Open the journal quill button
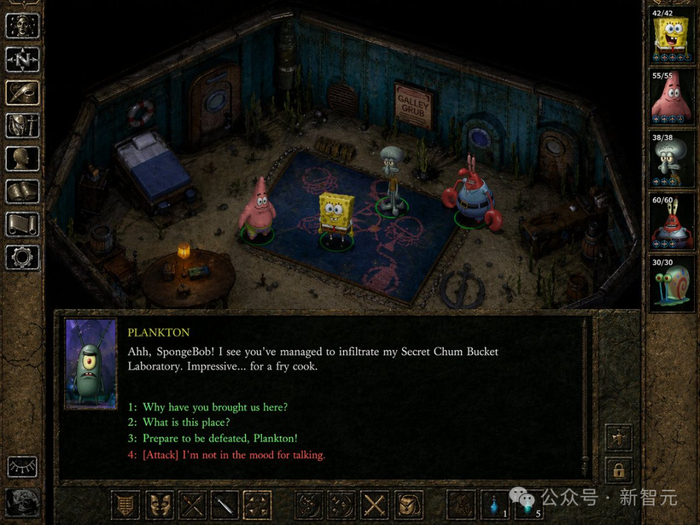This screenshot has height=525, width=700. coord(22,92)
